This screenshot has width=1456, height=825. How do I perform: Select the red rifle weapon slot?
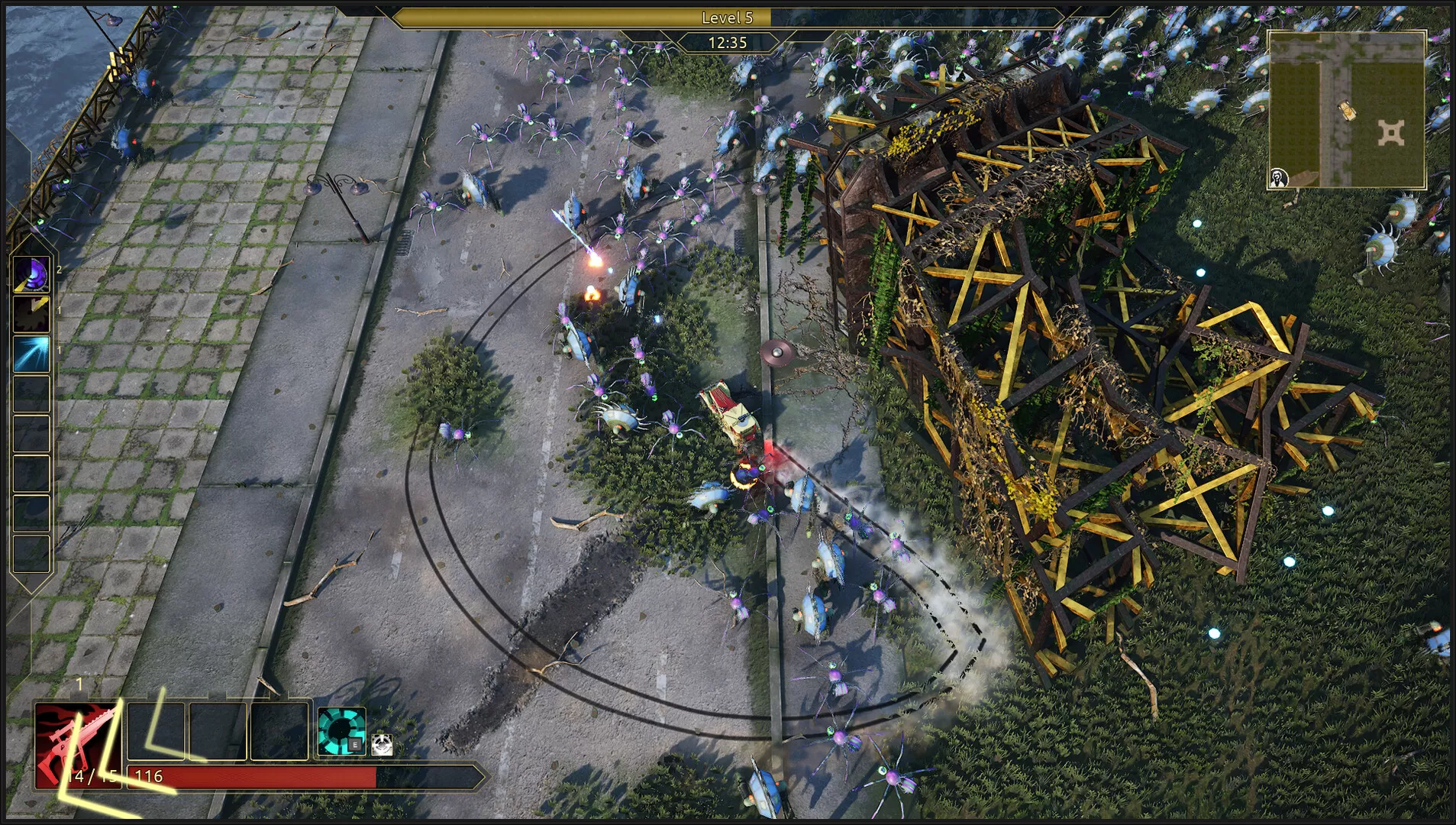click(x=76, y=745)
